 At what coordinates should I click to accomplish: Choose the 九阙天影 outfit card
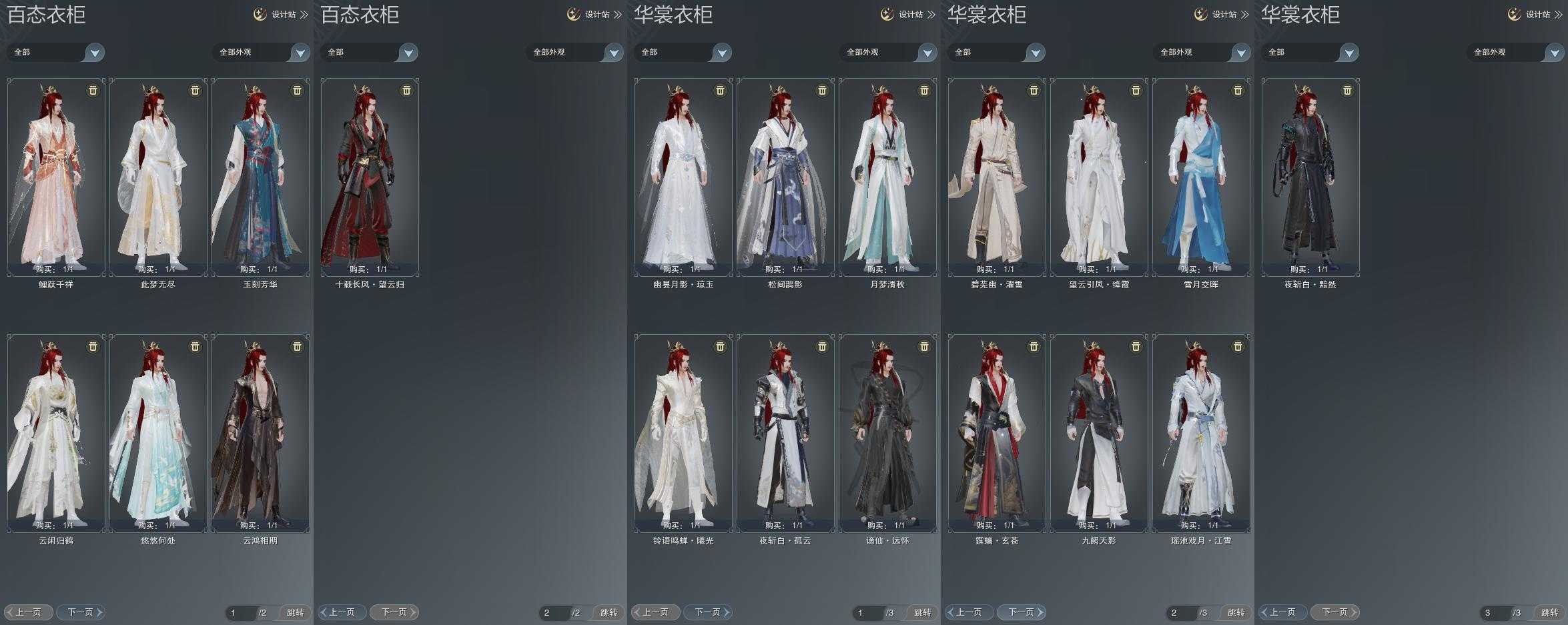tap(1099, 433)
